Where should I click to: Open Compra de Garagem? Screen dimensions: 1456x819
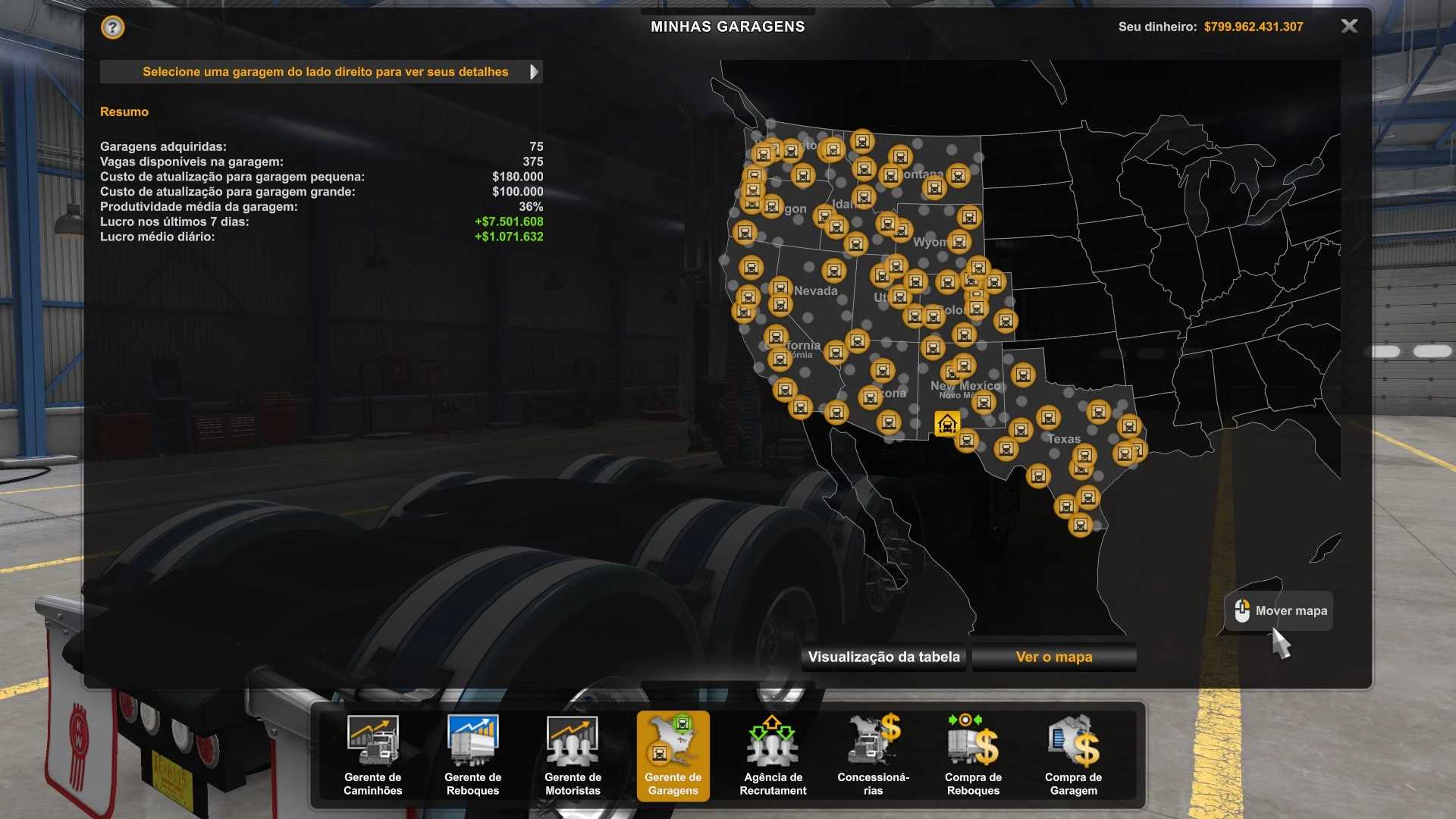[1073, 755]
